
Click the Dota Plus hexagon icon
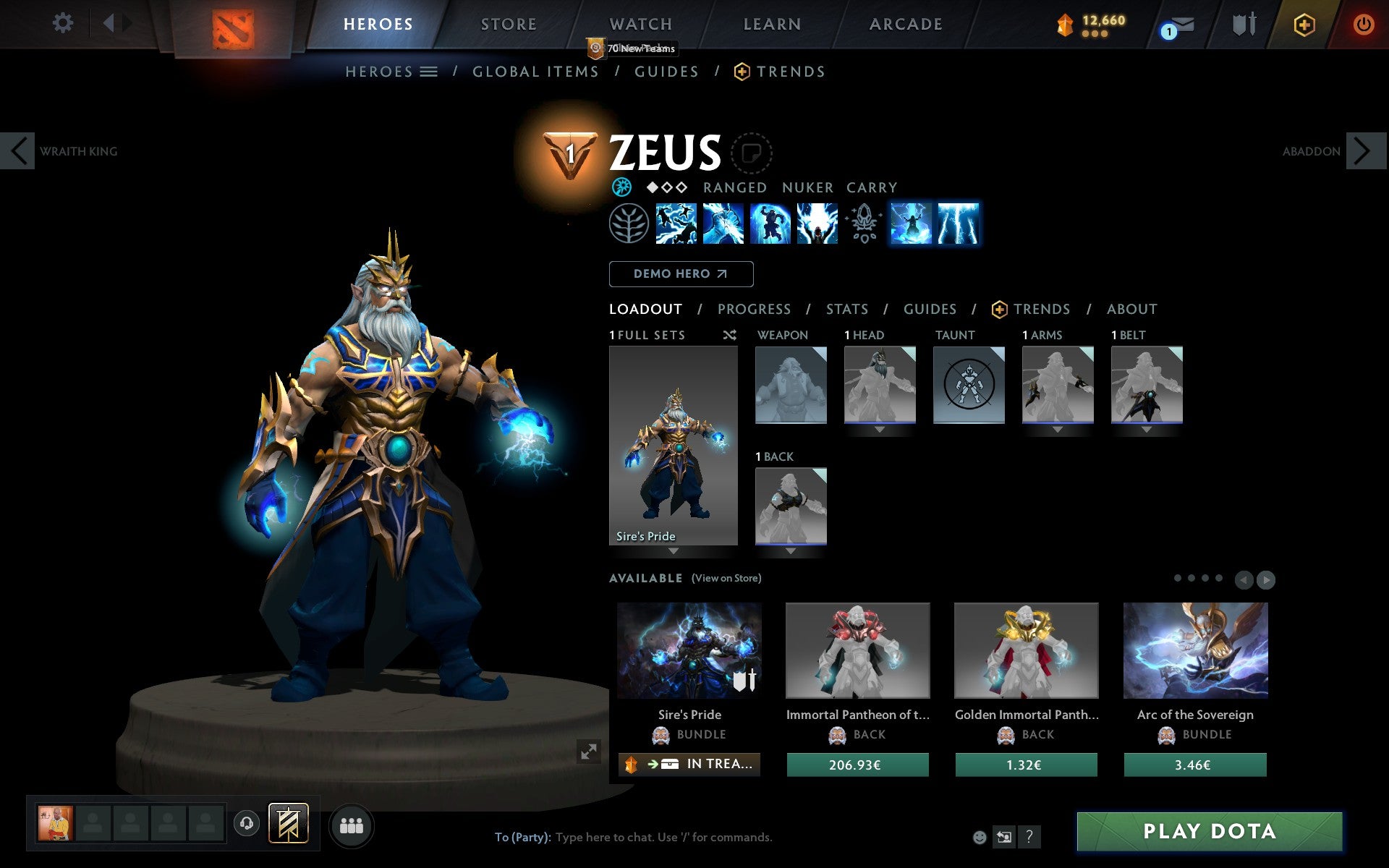[x=1304, y=24]
